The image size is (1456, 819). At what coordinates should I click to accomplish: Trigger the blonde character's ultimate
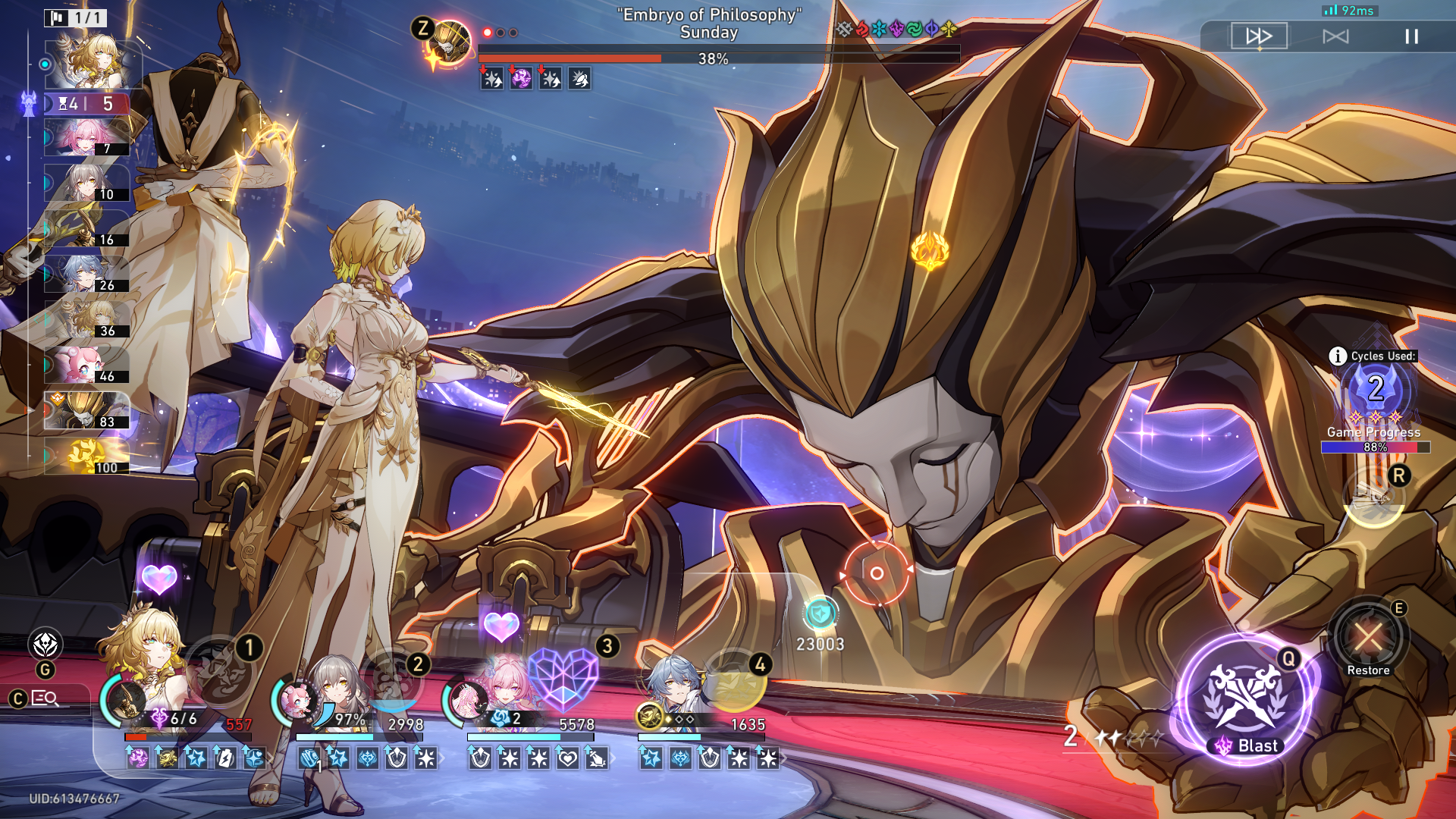(223, 670)
